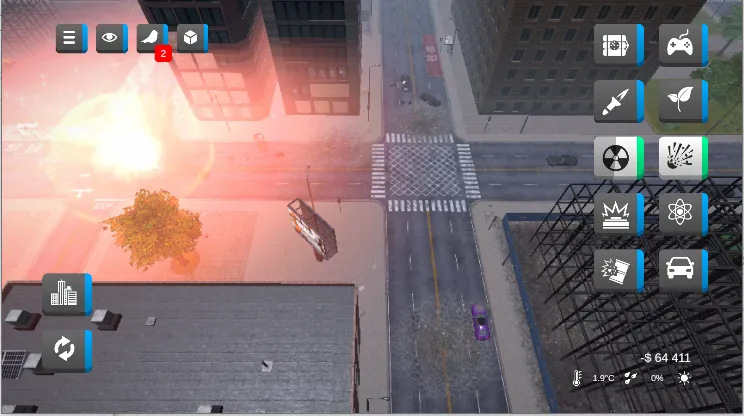Choose the ground blast explosion tool
The height and width of the screenshot is (416, 744).
(x=617, y=213)
